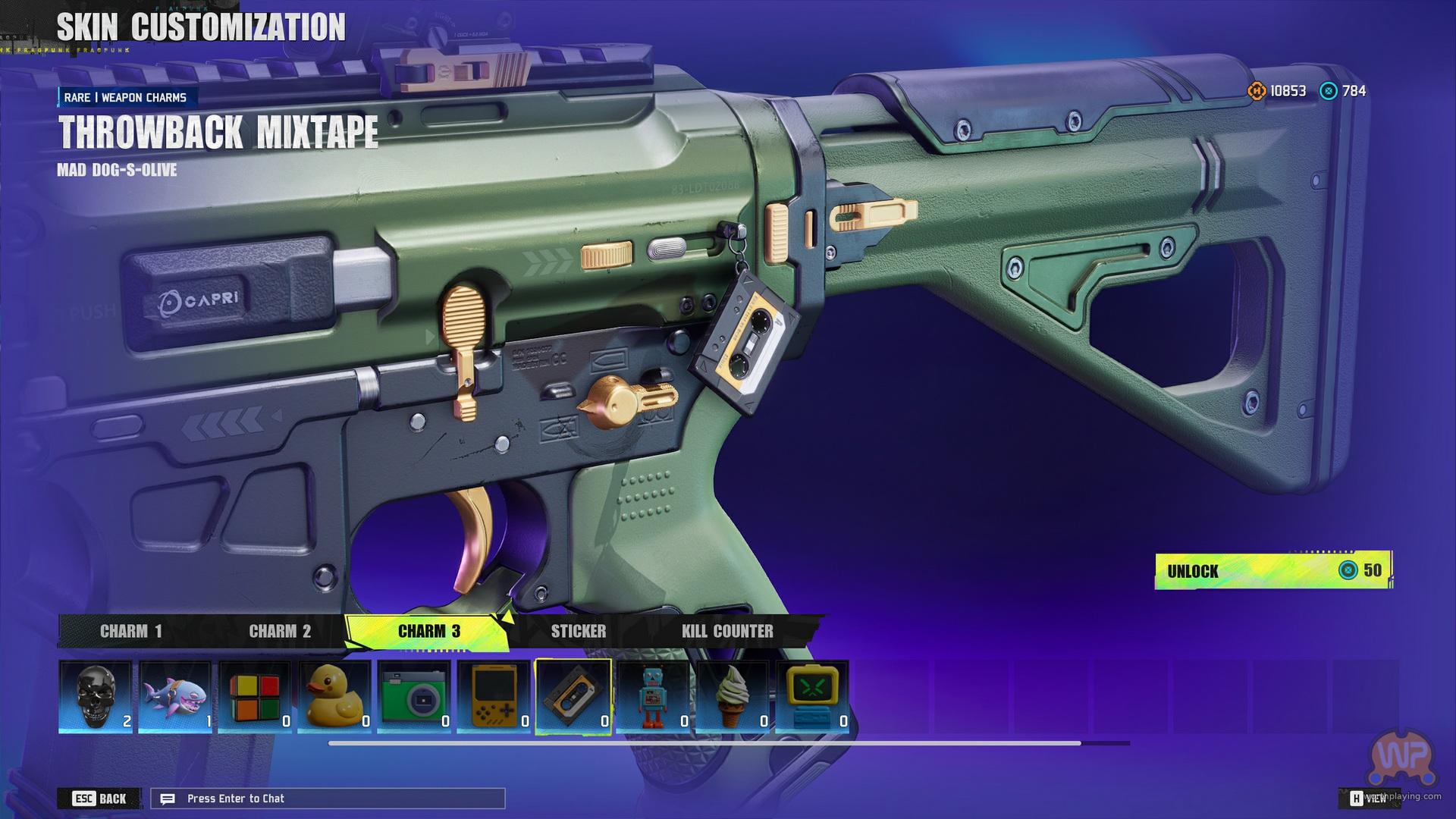Select the cassette mixtape charm
Screen dimensions: 1456x819
click(x=573, y=696)
